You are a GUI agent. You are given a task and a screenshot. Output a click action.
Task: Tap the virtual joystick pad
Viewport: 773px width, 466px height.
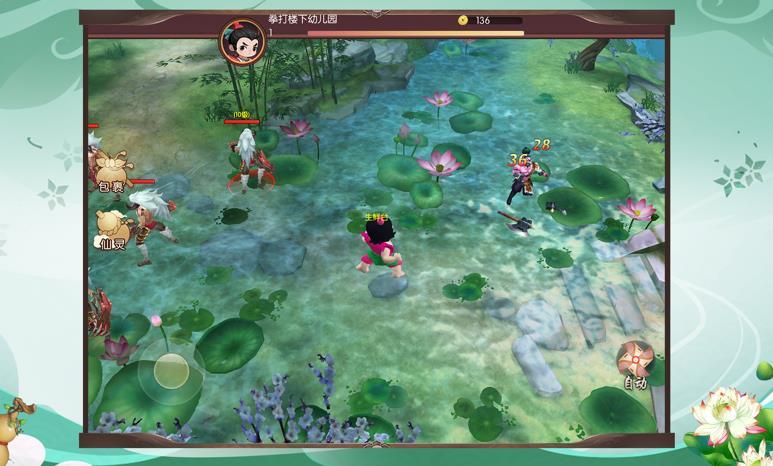[171, 370]
